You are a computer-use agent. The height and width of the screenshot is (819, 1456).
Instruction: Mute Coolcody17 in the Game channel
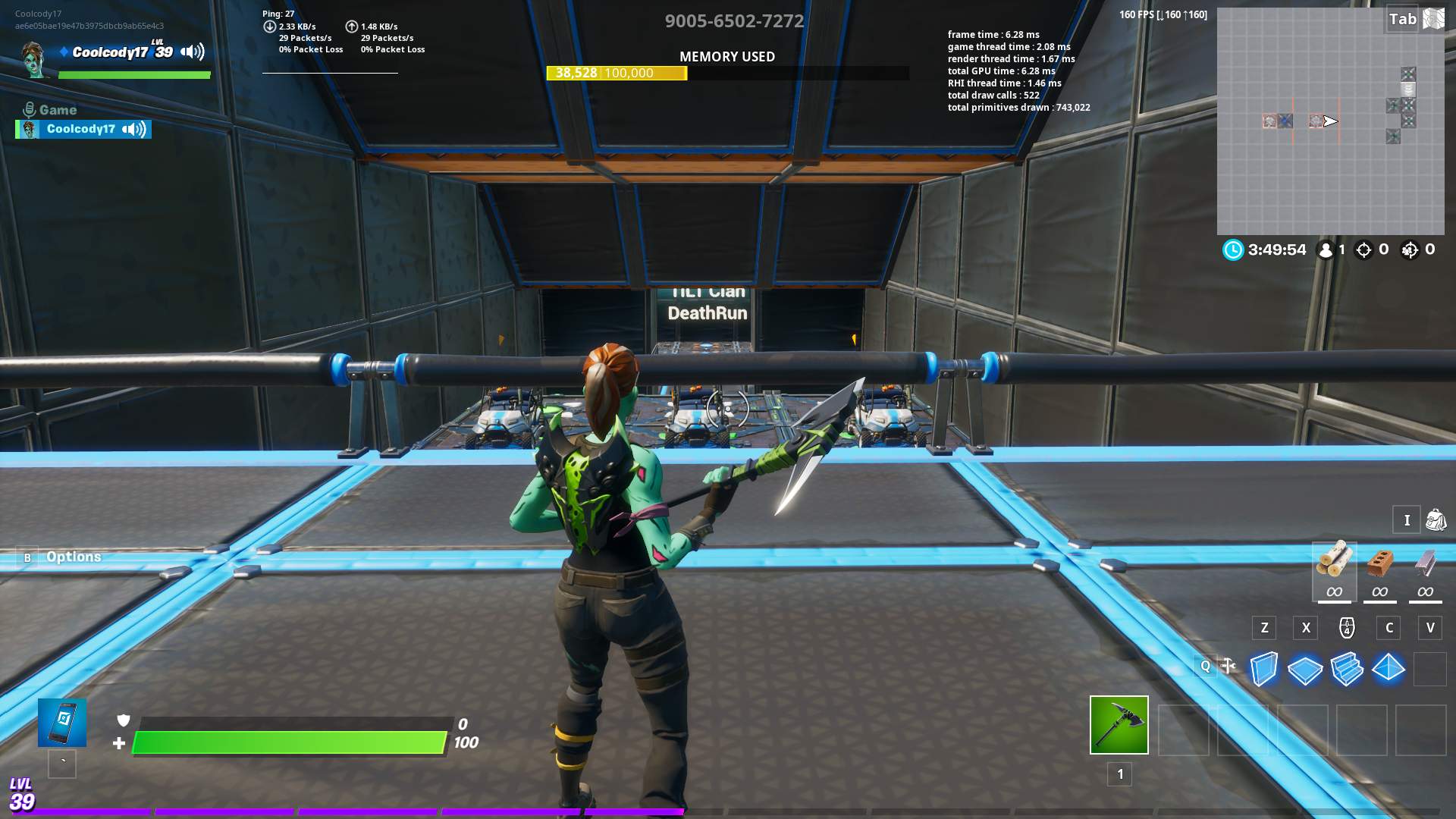pos(134,129)
